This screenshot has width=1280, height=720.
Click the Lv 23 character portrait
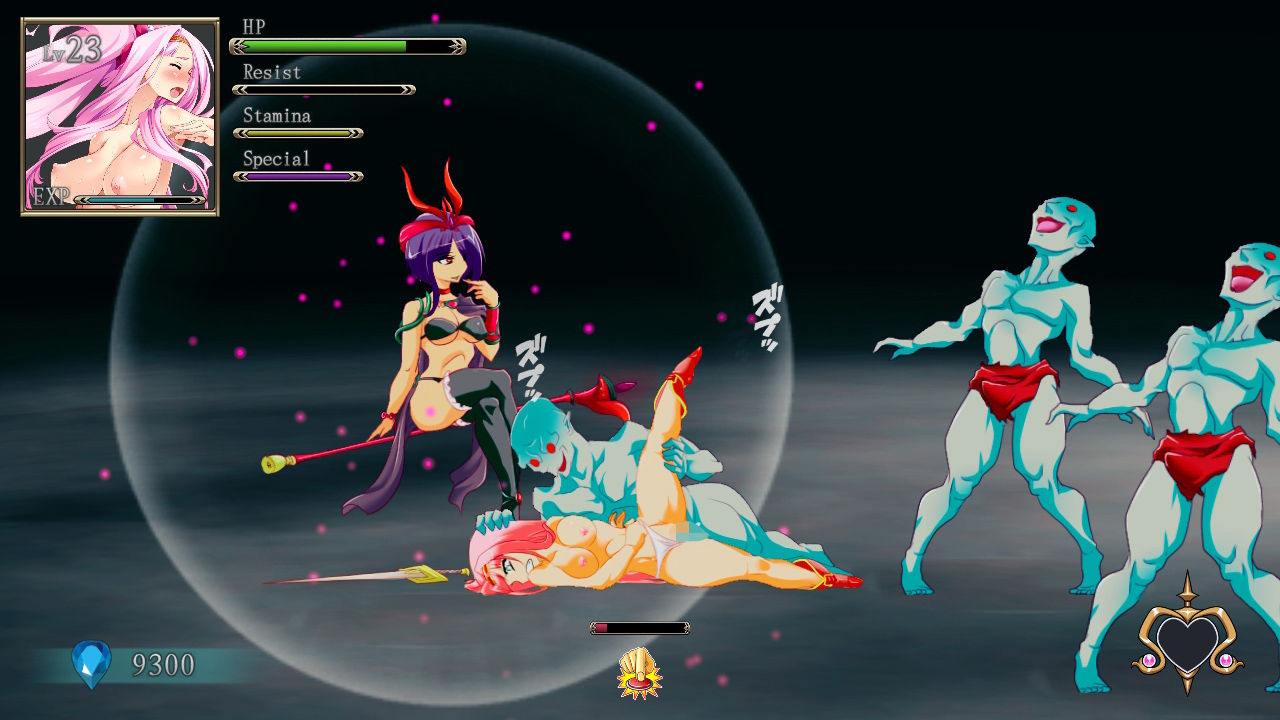point(120,116)
